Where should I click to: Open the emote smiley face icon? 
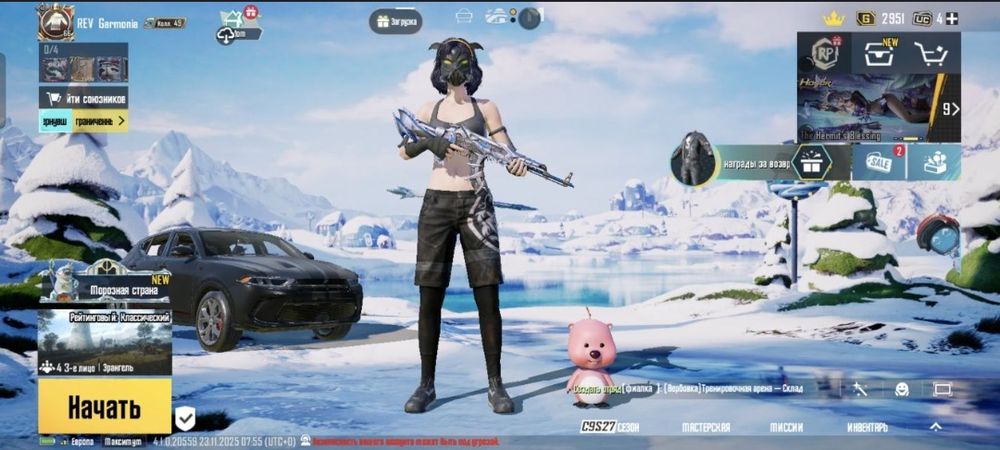(x=901, y=390)
